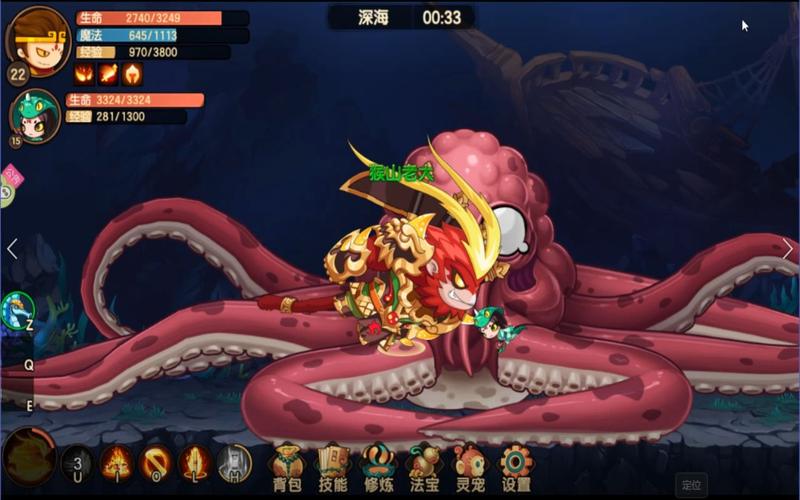Click the flaming sword buff icon
The width and height of the screenshot is (800, 500).
(108, 74)
